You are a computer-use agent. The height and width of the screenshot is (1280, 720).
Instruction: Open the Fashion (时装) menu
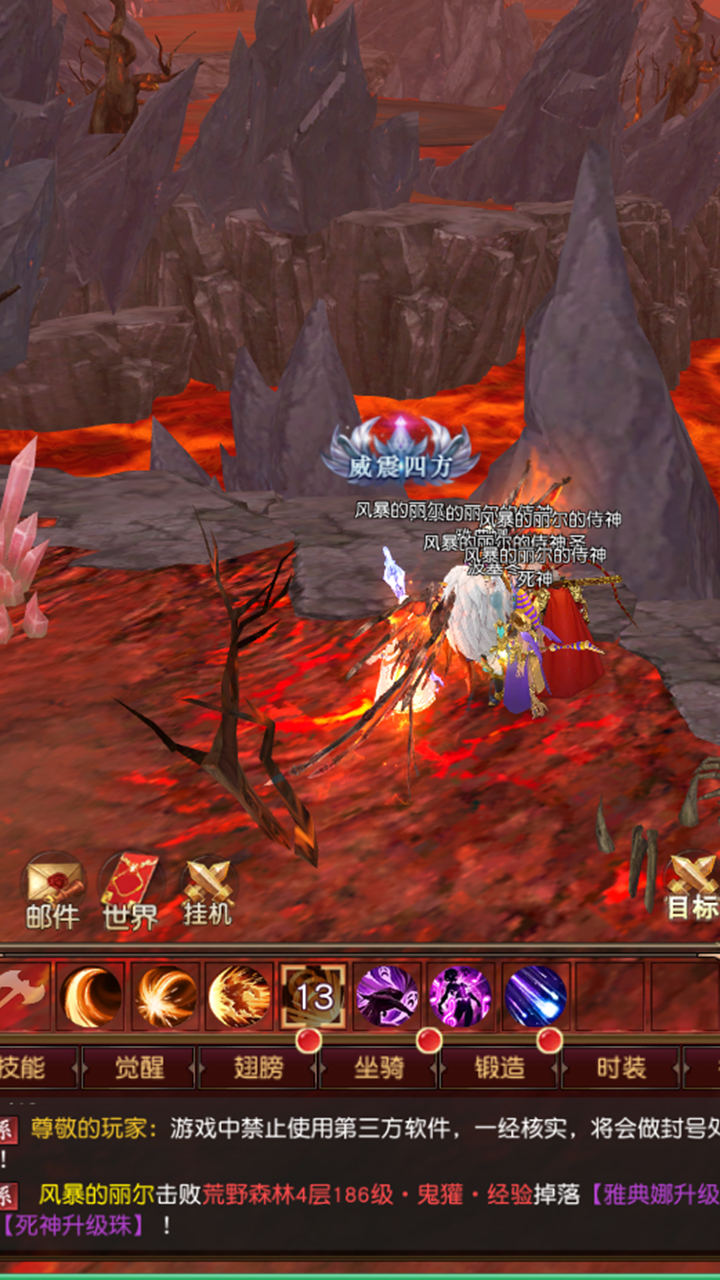[x=621, y=1067]
